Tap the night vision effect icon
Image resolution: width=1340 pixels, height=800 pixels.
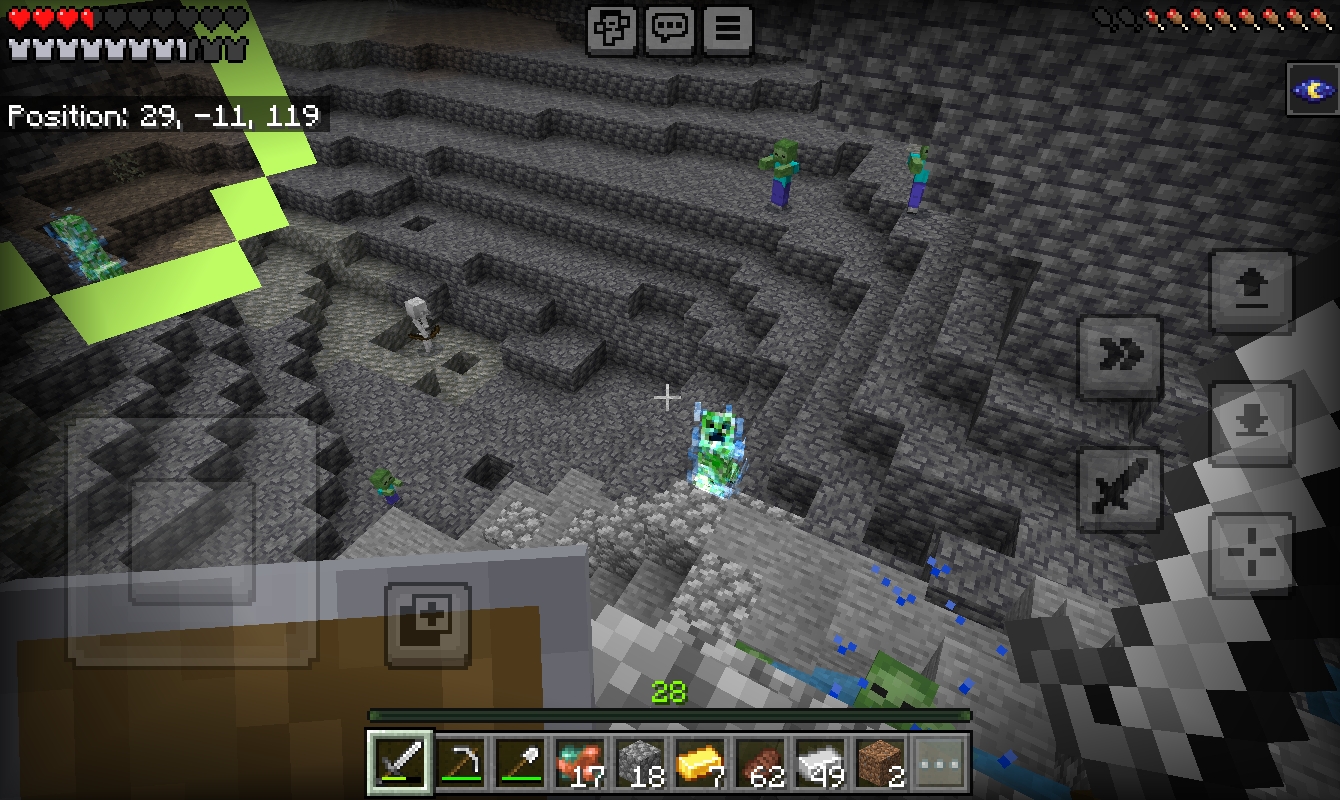click(1311, 91)
